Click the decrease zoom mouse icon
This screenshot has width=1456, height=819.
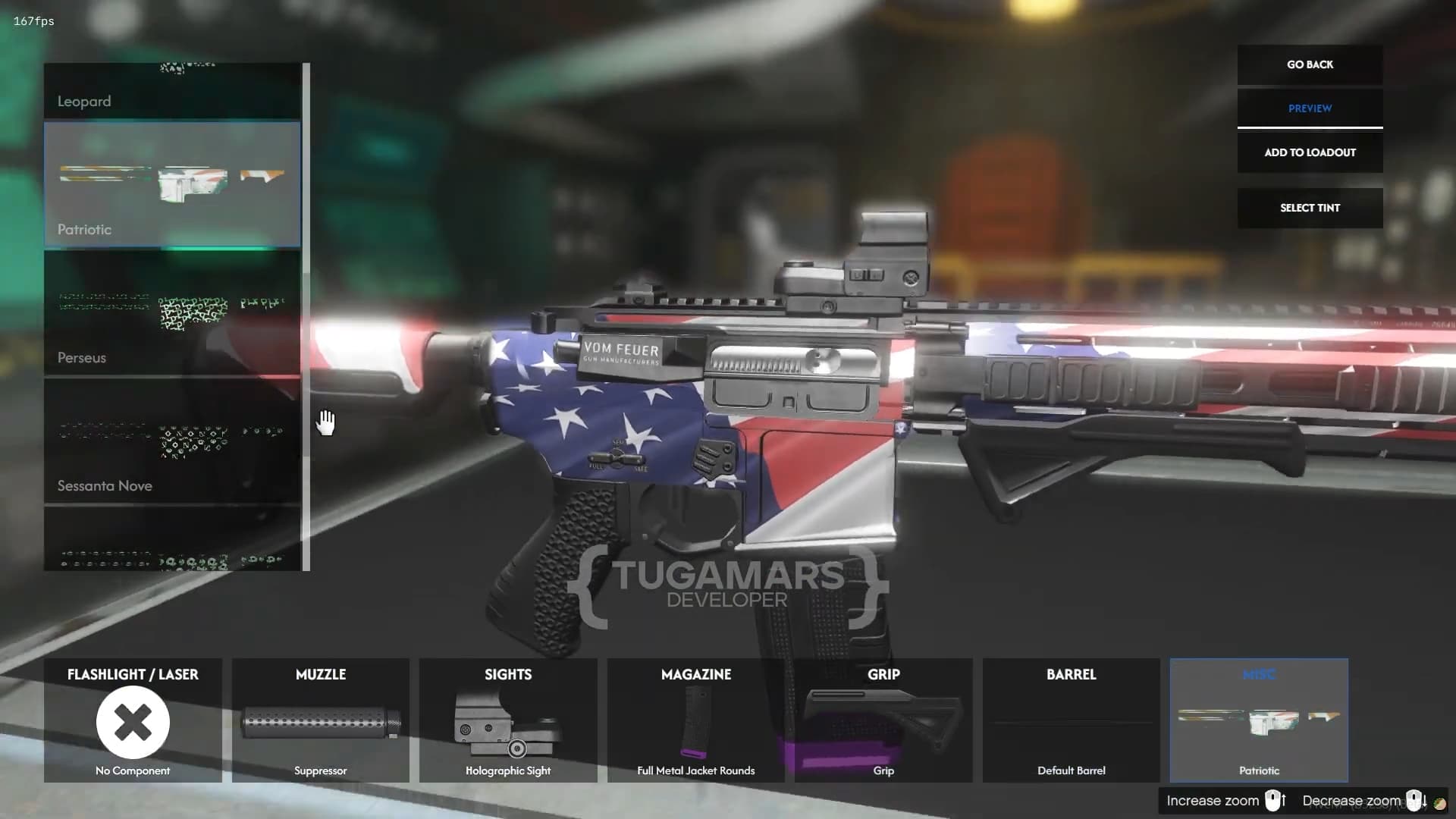(1414, 800)
